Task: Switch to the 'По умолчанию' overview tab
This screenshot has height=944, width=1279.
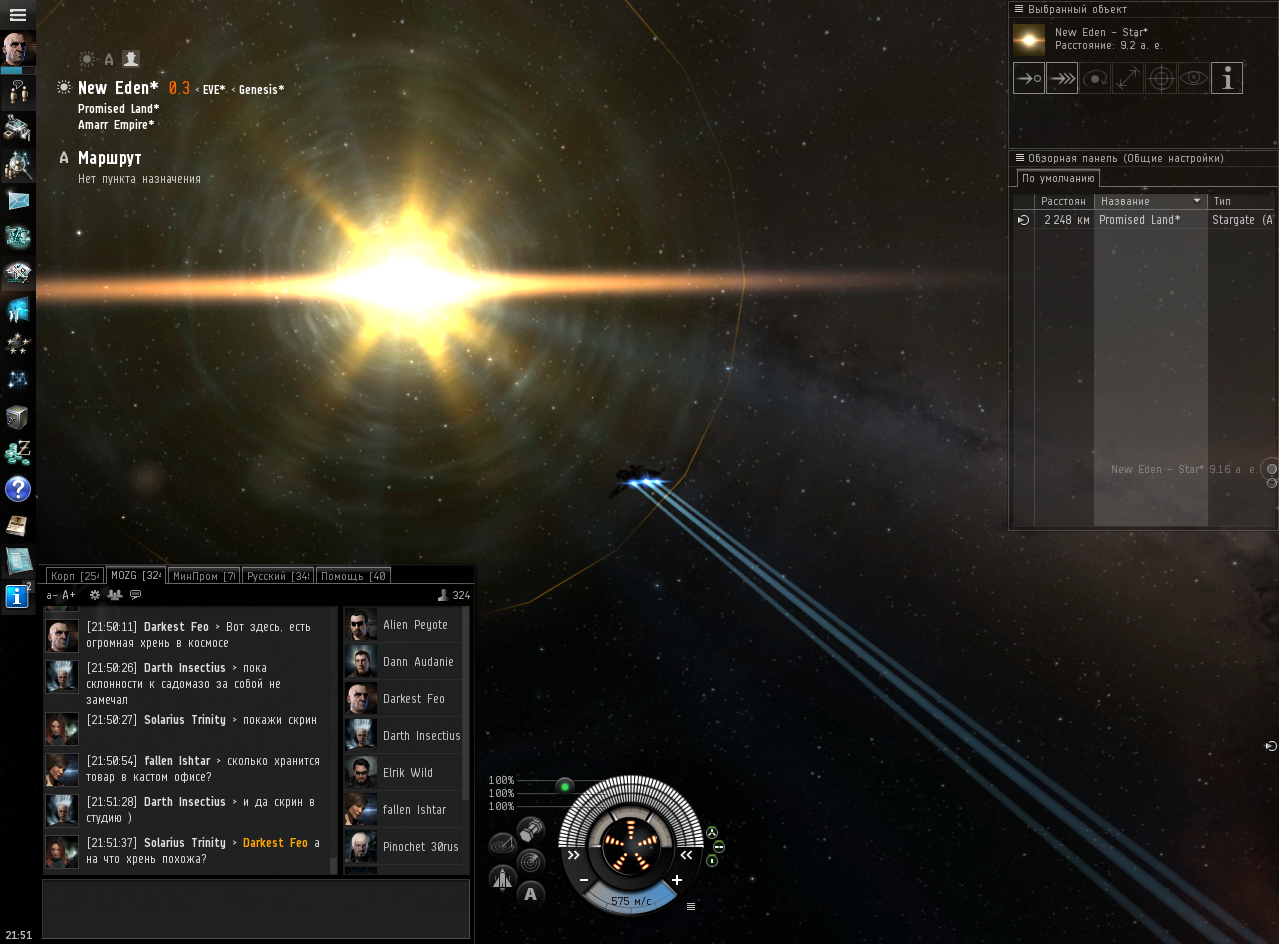Action: coord(1058,179)
